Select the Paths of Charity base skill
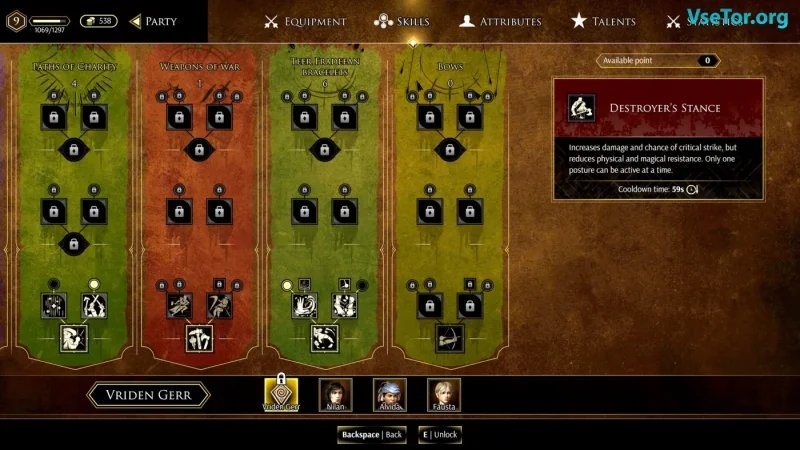 coord(74,339)
